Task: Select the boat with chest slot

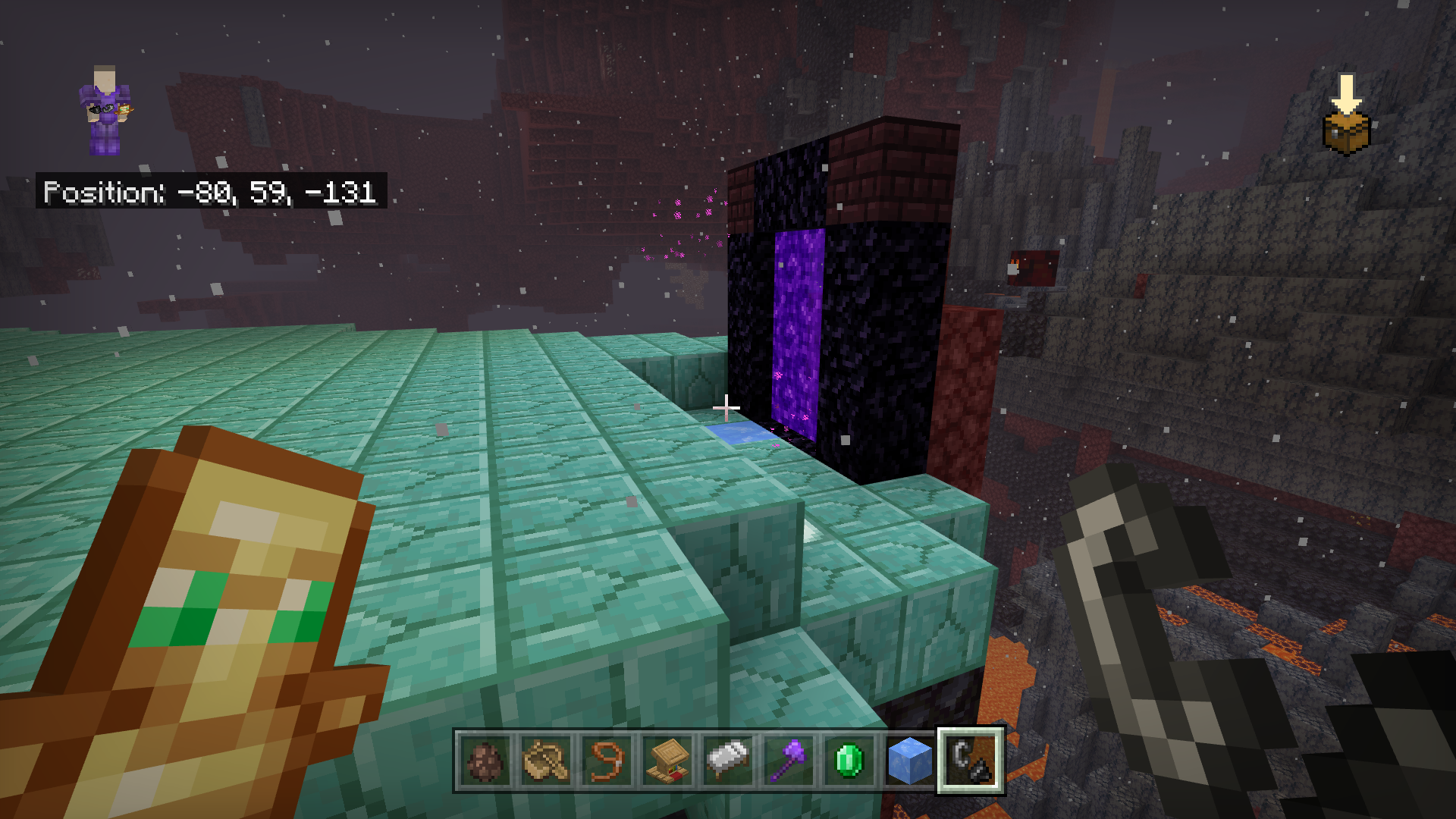Action: pos(546,761)
